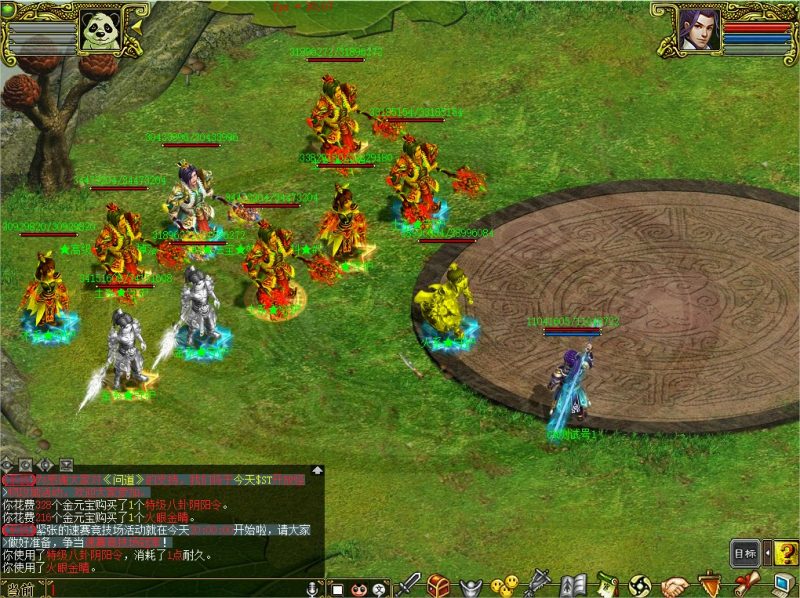
Task: Switch chat channel using 当前 button
Action: point(20,589)
